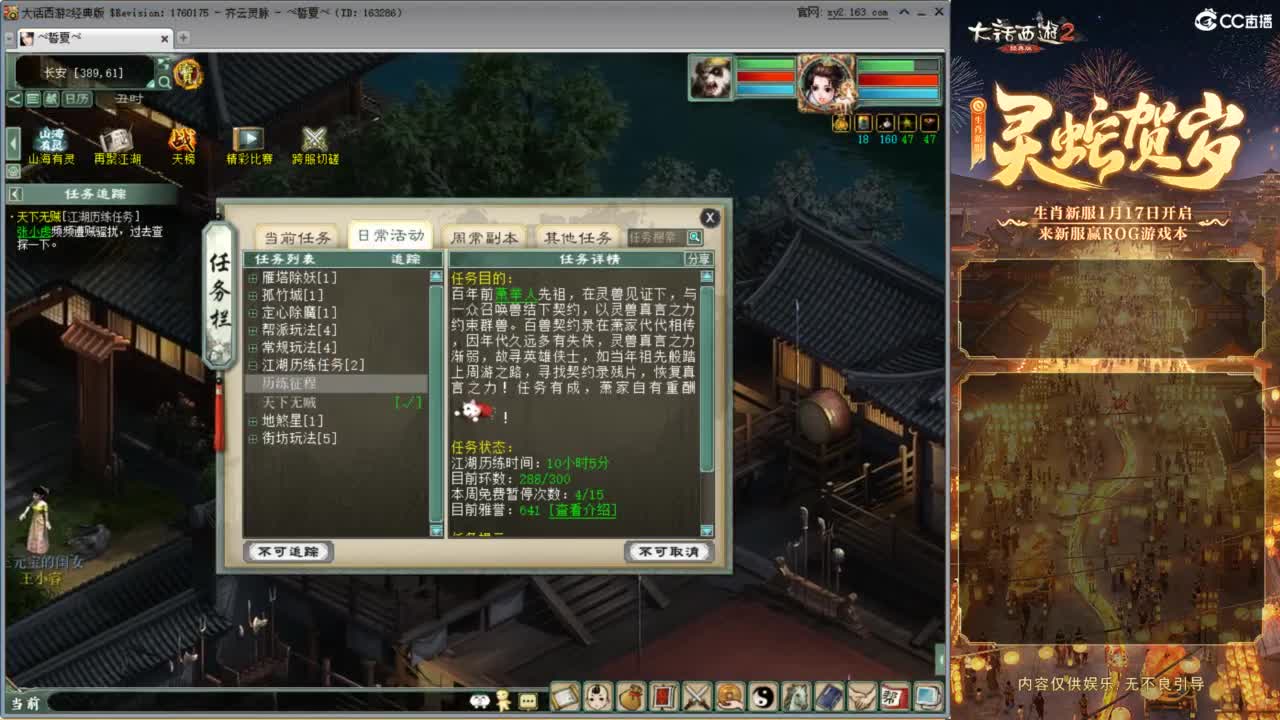Viewport: 1280px width, 720px height.
Task: Expand the 地煞星 task entry
Action: (253, 419)
